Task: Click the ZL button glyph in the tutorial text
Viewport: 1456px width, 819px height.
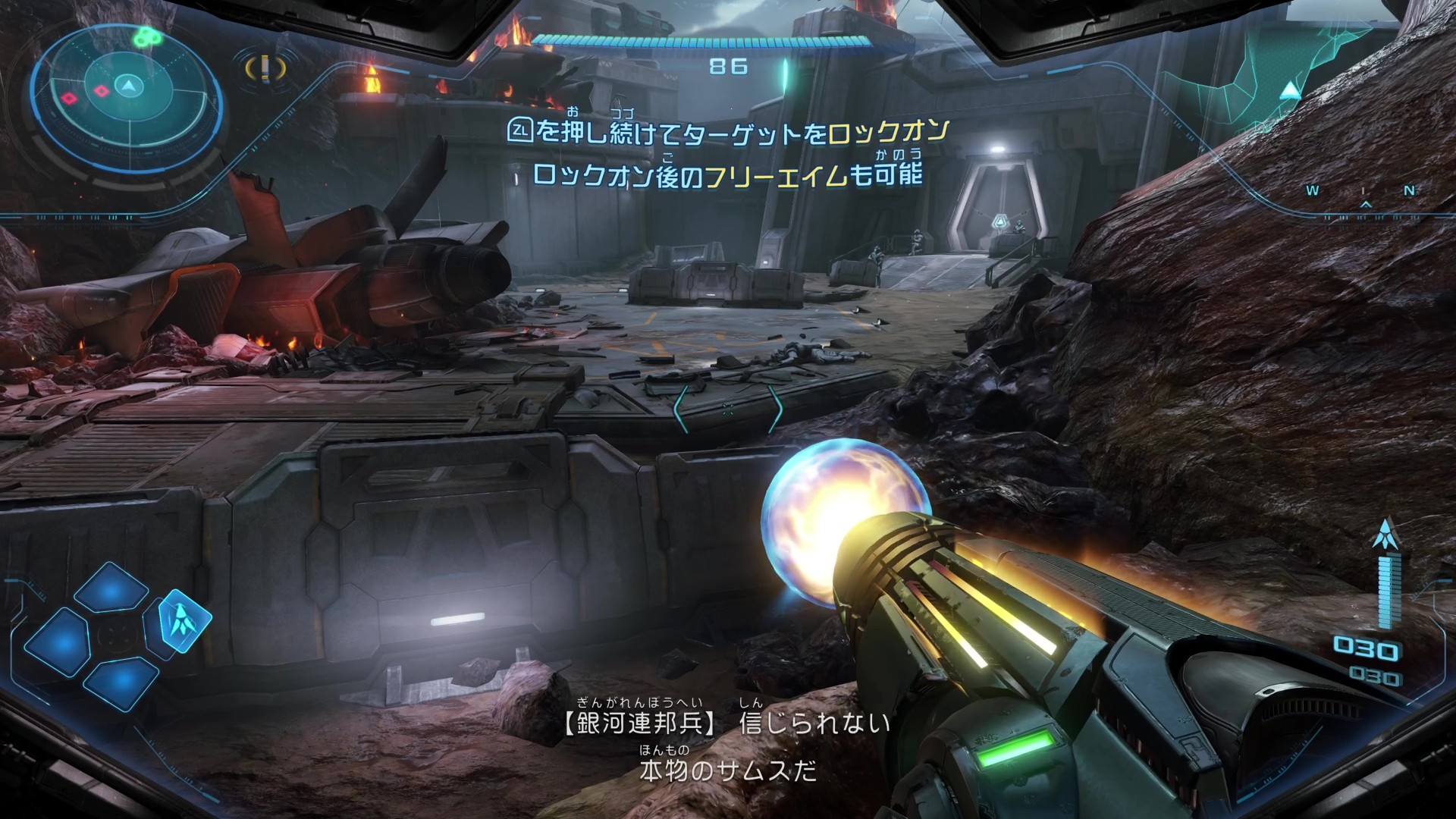Action: point(521,130)
